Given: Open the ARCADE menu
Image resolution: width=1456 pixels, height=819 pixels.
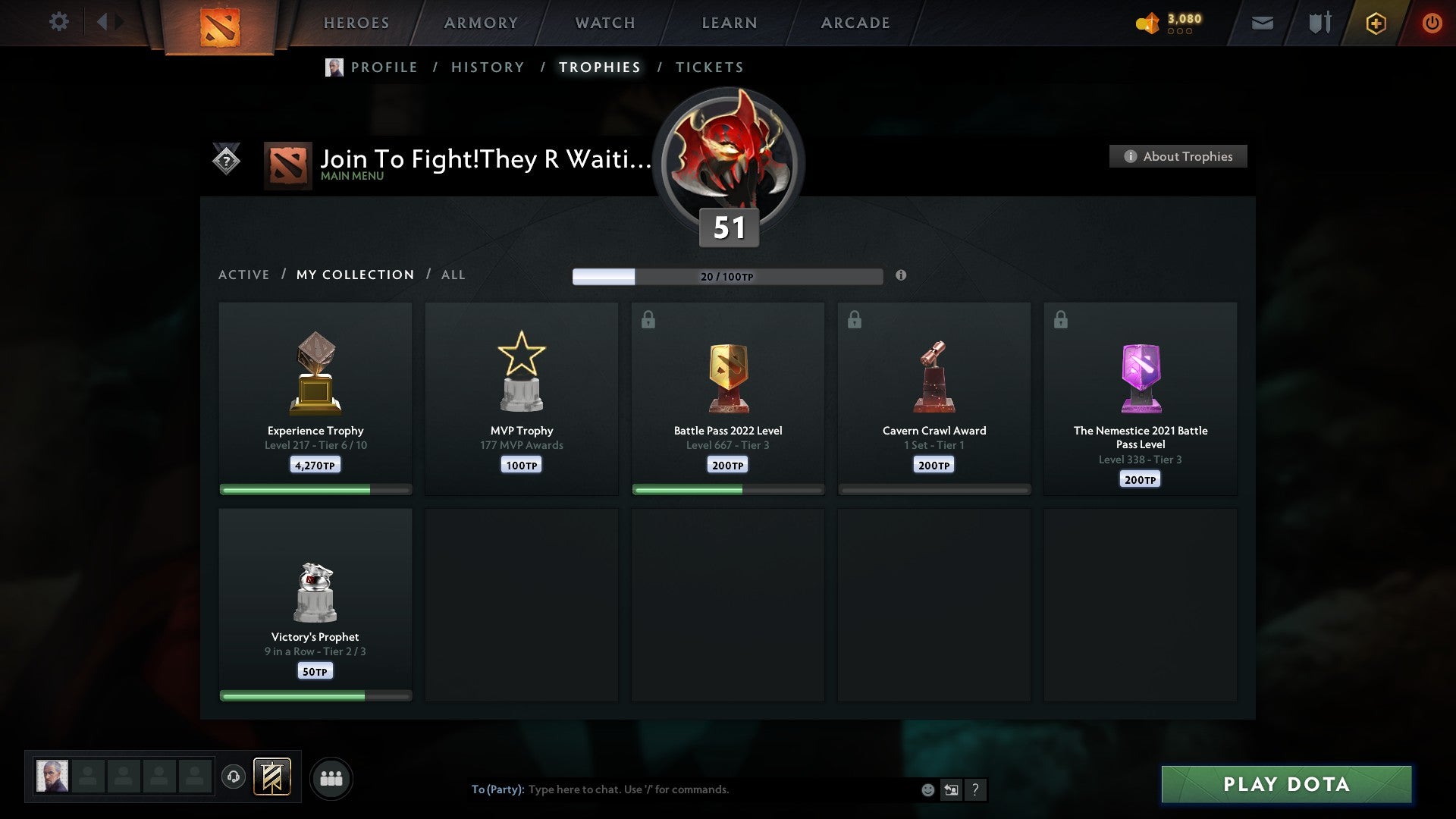Looking at the screenshot, I should click(855, 23).
